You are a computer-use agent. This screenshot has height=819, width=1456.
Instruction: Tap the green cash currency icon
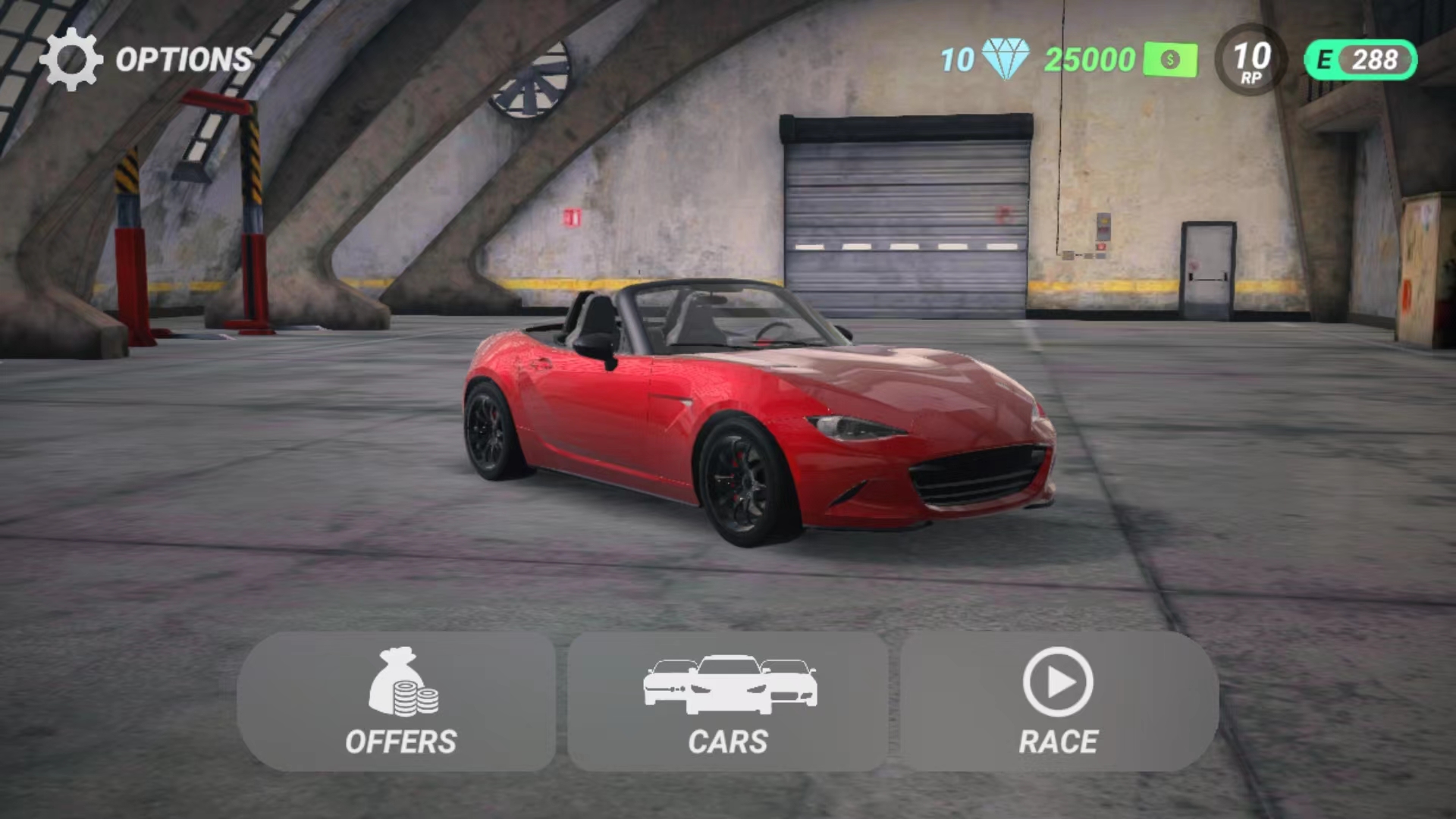click(1170, 60)
